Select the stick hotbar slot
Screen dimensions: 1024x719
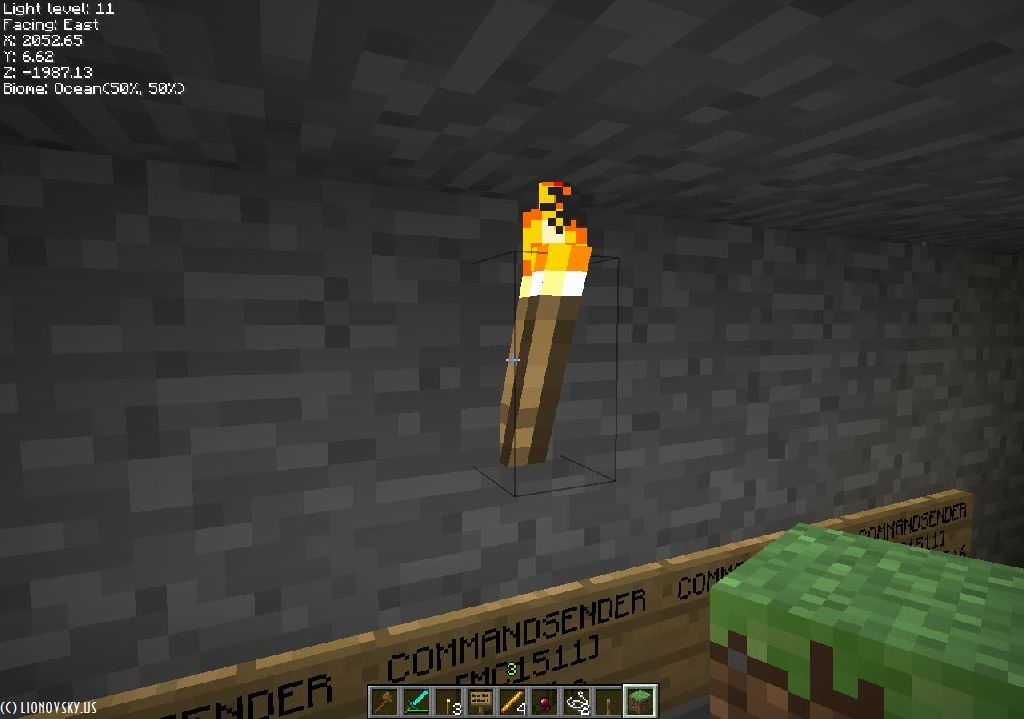click(x=608, y=702)
